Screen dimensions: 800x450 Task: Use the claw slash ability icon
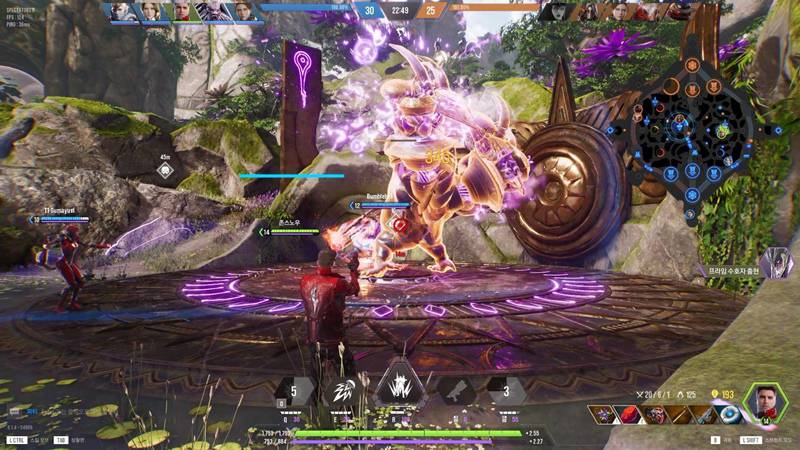click(x=343, y=390)
